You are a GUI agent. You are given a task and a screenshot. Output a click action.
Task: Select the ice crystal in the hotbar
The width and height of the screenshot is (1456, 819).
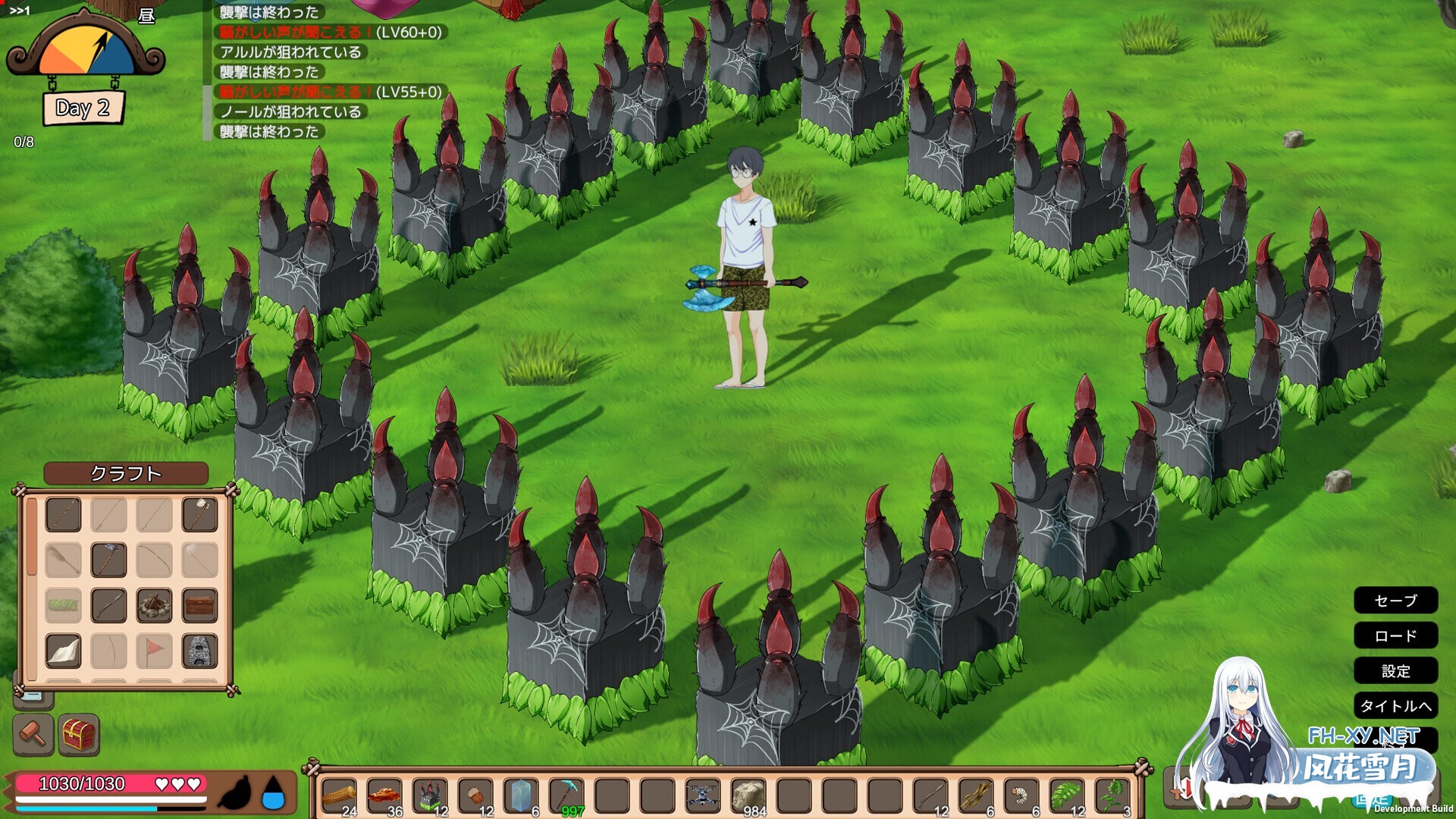click(518, 795)
